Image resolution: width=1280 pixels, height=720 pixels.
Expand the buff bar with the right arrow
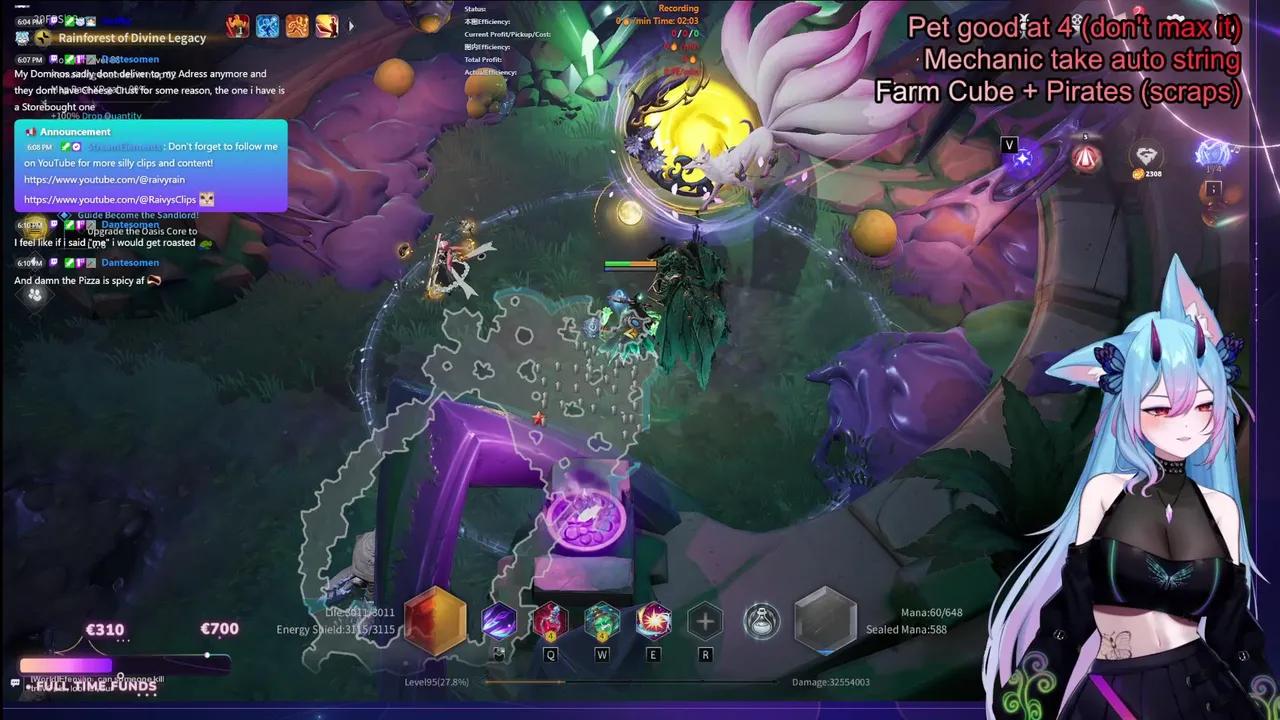(351, 27)
